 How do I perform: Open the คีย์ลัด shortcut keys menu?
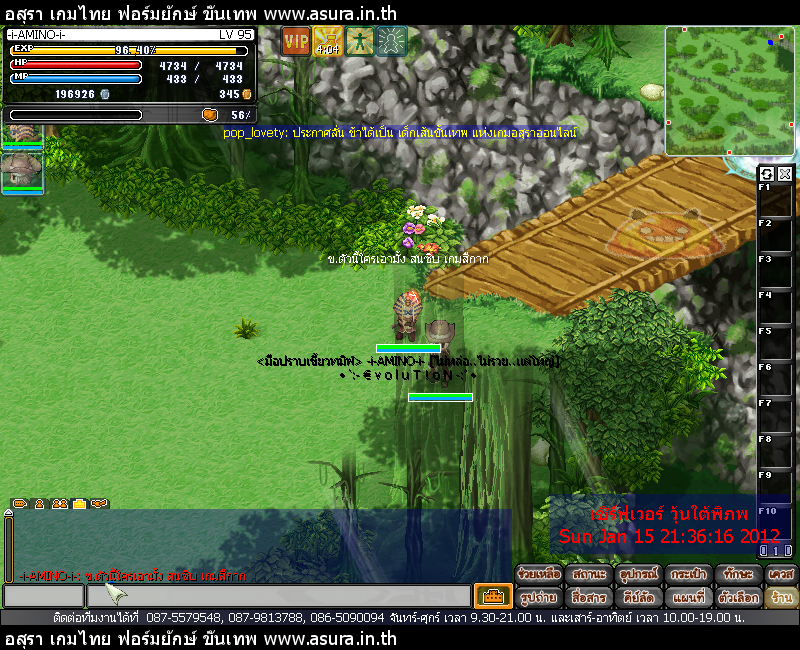(x=636, y=597)
